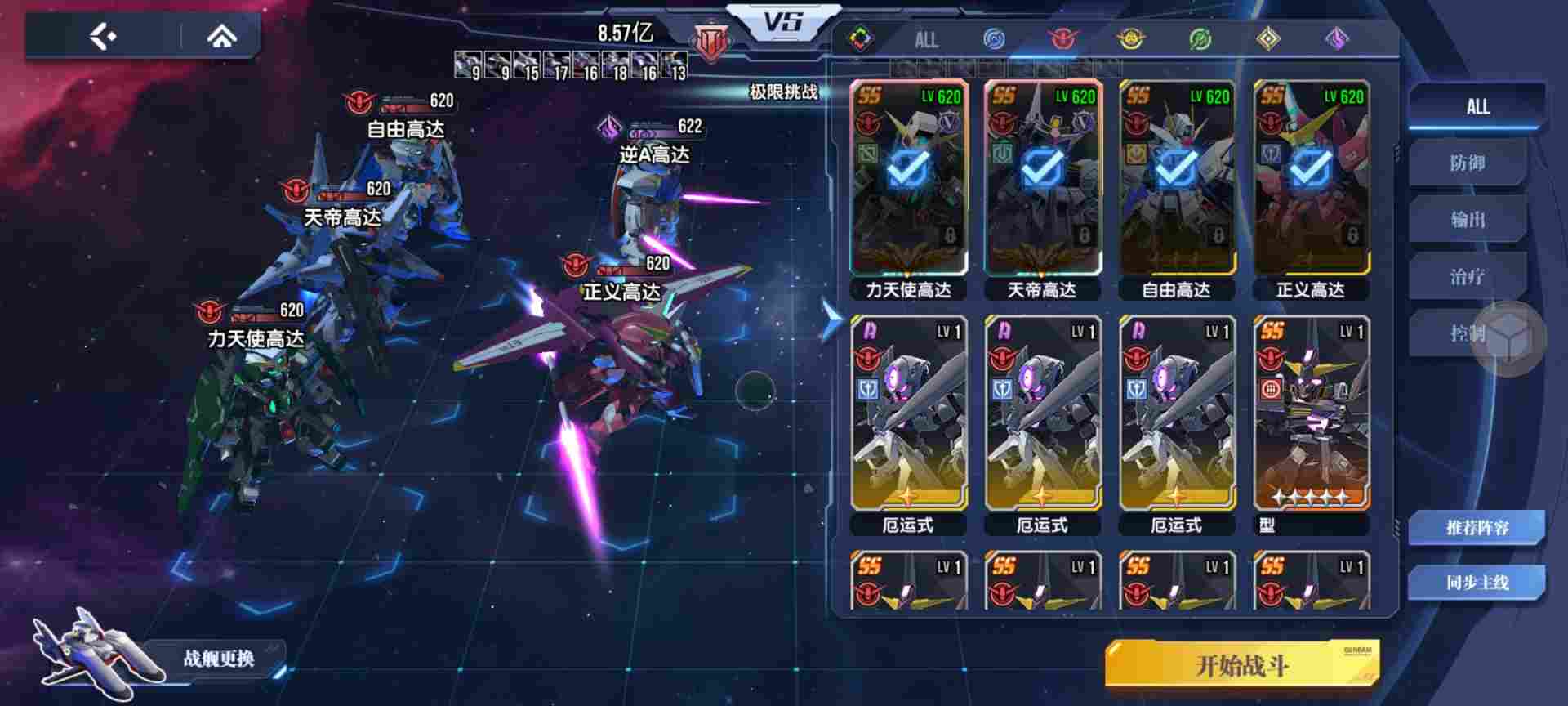Click the home icon at top left

tap(220, 34)
